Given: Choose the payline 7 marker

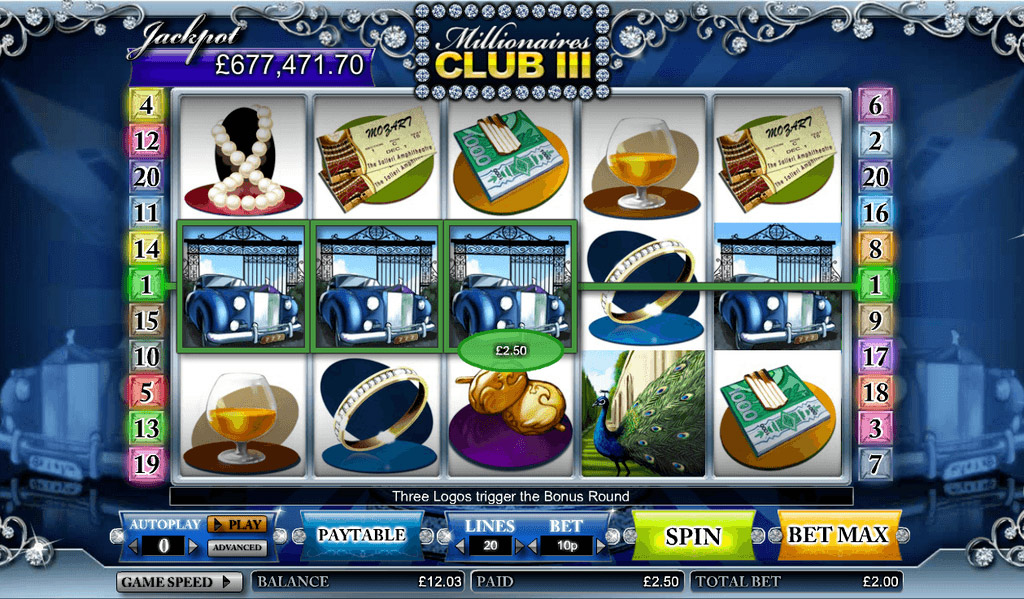Looking at the screenshot, I should point(875,463).
